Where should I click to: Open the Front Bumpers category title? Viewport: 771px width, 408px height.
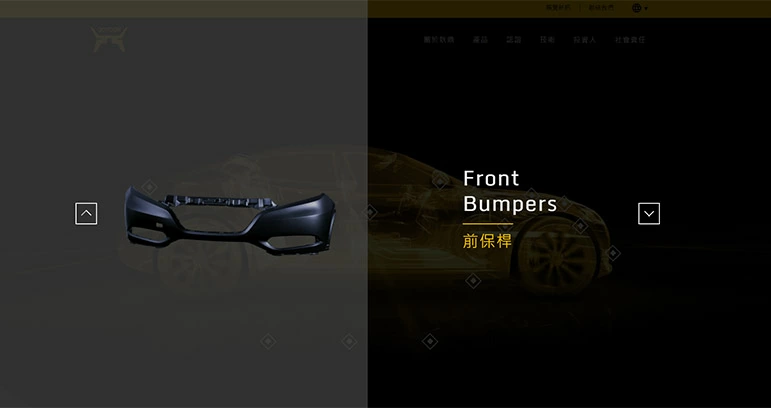pyautogui.click(x=509, y=191)
